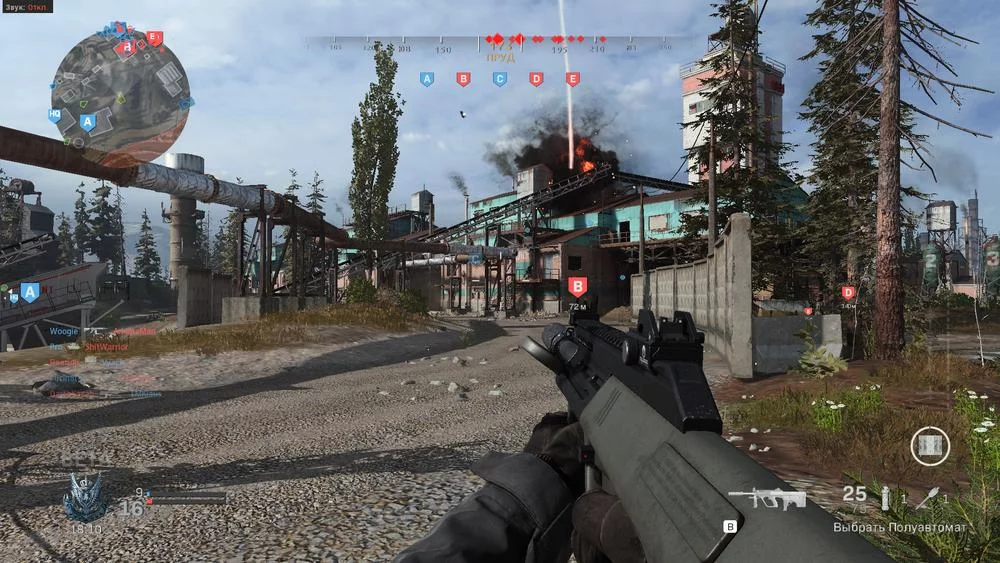The height and width of the screenshot is (563, 1000).
Task: Click flag C in the top objective row
Action: 500,78
